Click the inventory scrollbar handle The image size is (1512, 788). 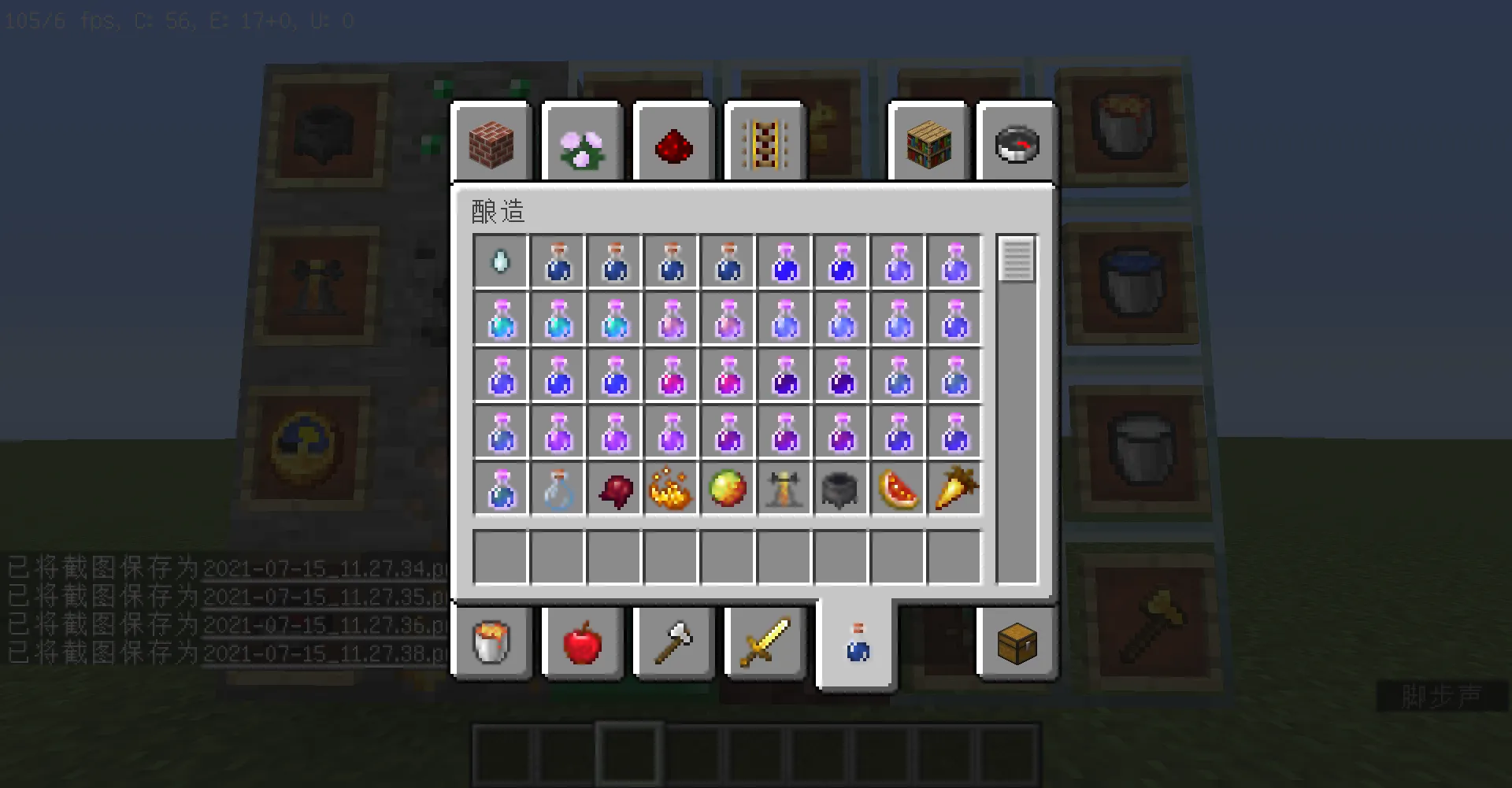tap(1017, 260)
